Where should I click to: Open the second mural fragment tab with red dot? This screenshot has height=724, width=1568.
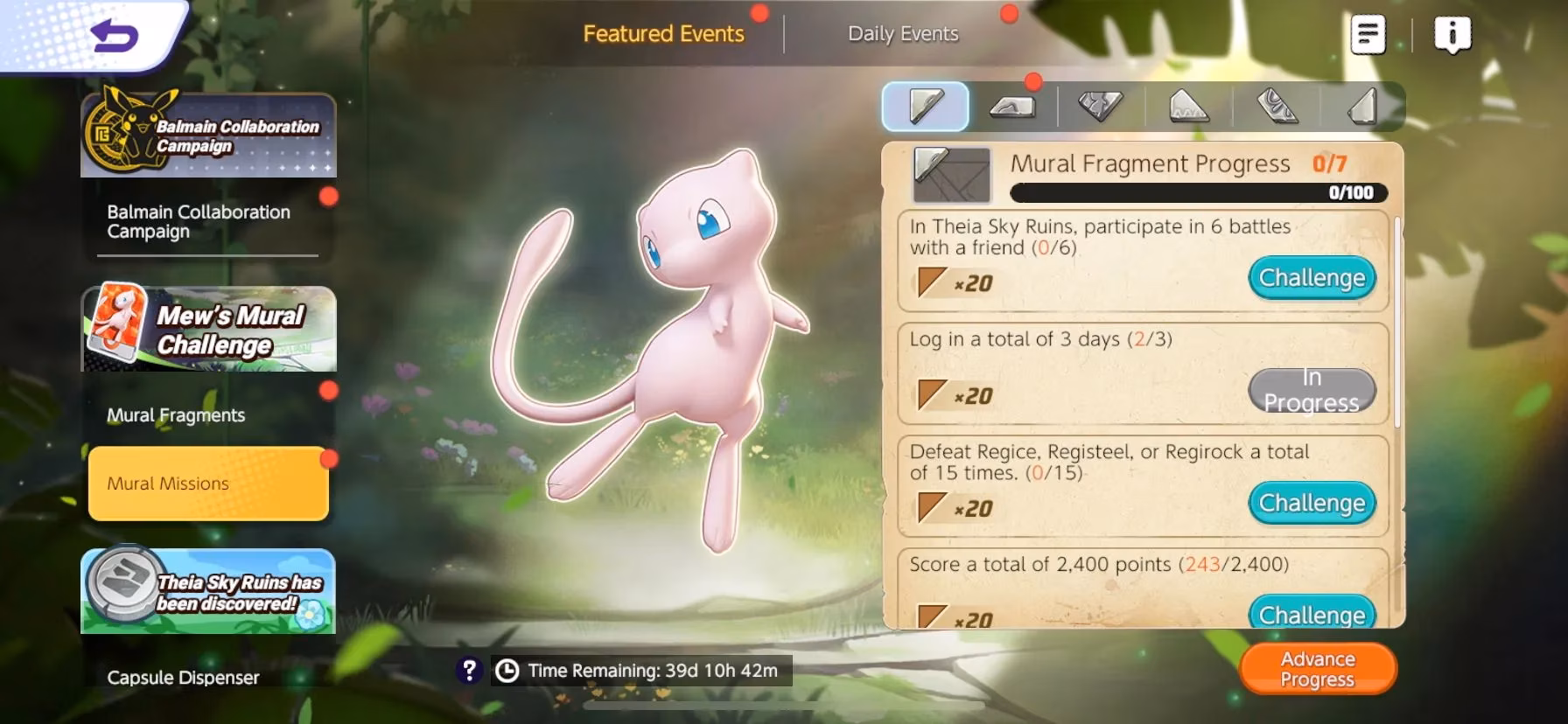point(1012,106)
